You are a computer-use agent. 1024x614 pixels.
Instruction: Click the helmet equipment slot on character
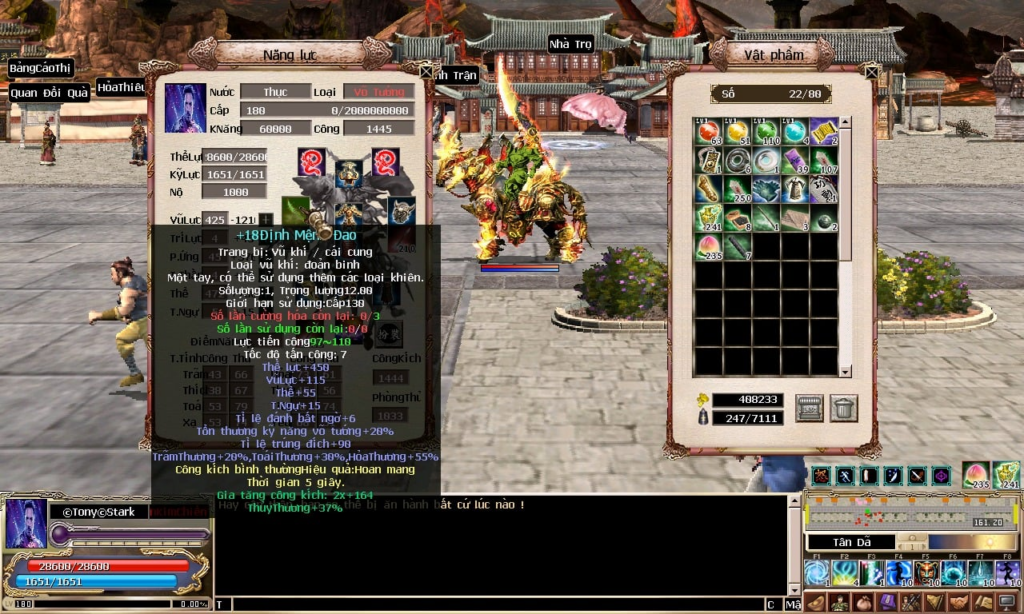[349, 173]
